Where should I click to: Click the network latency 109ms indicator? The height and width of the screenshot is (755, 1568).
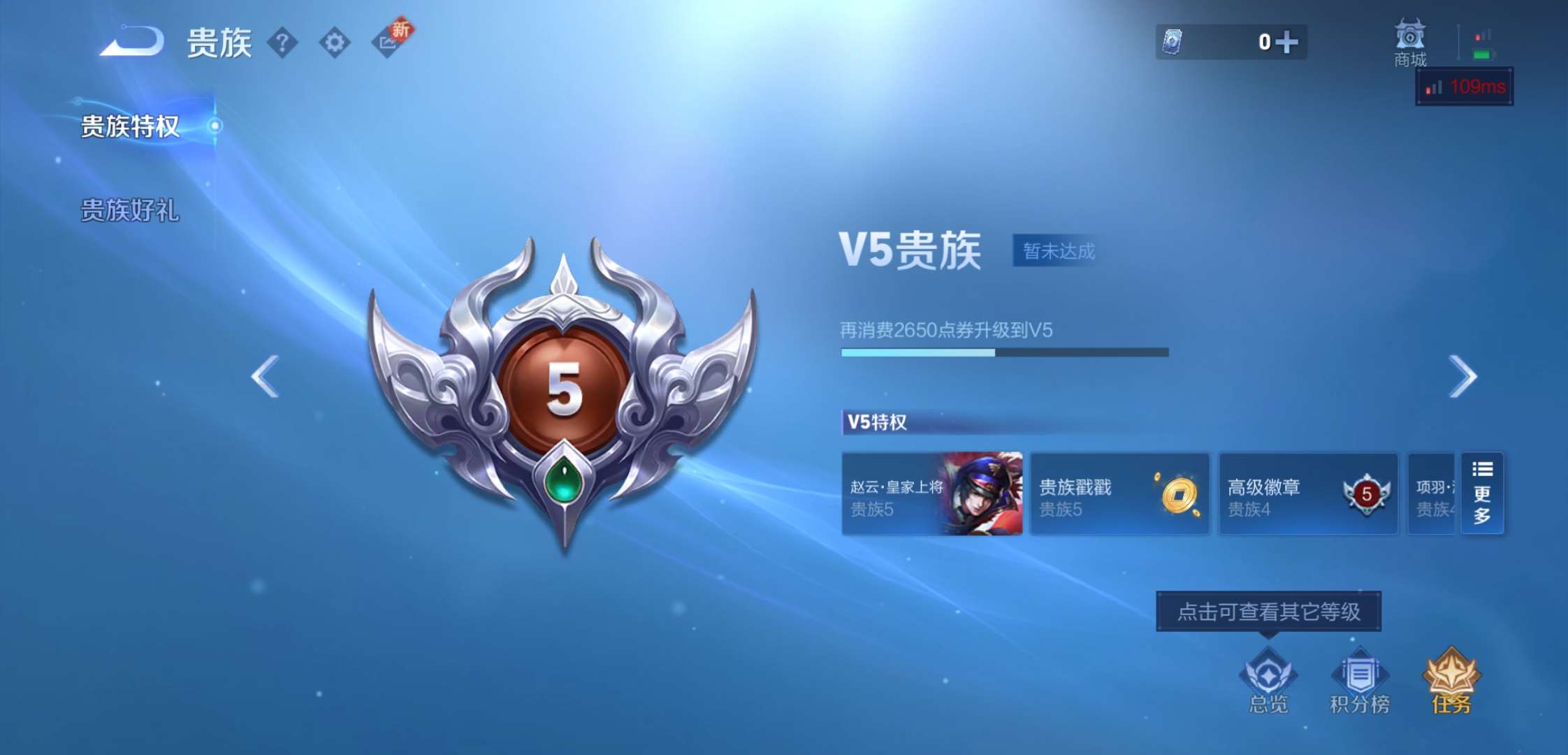coord(1465,87)
